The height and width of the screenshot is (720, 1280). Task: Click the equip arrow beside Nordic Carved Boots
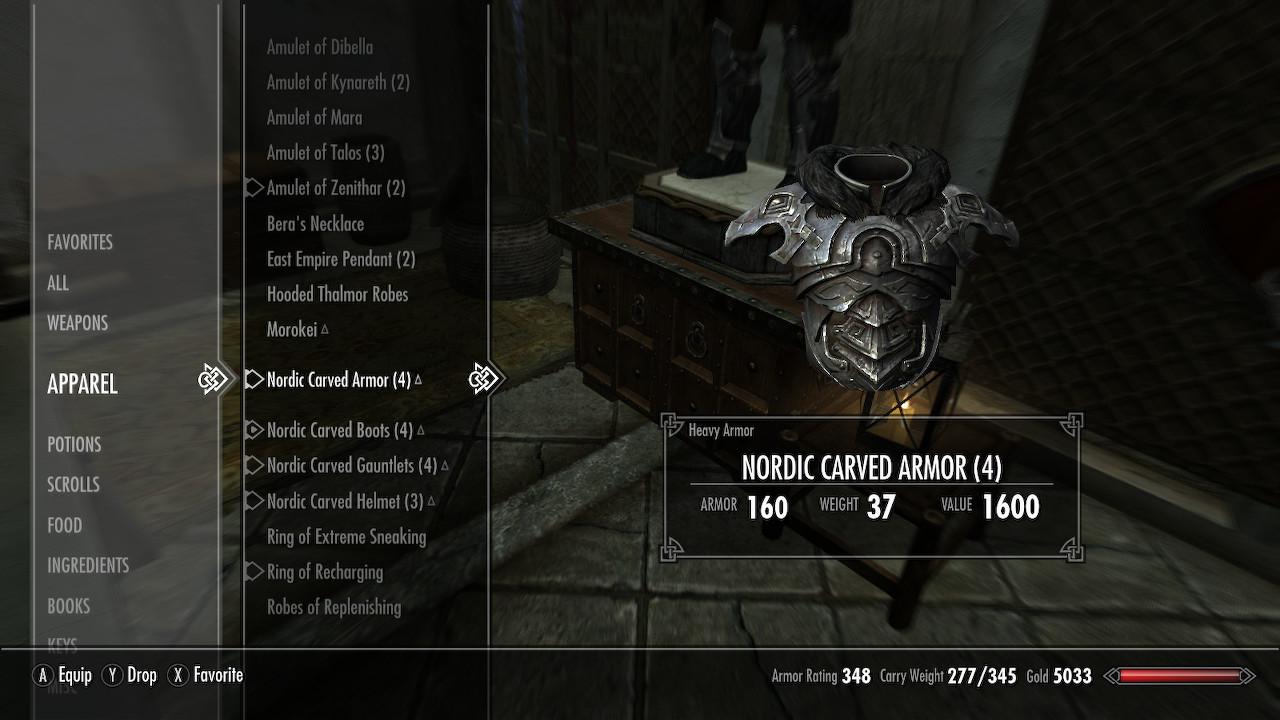coord(253,429)
